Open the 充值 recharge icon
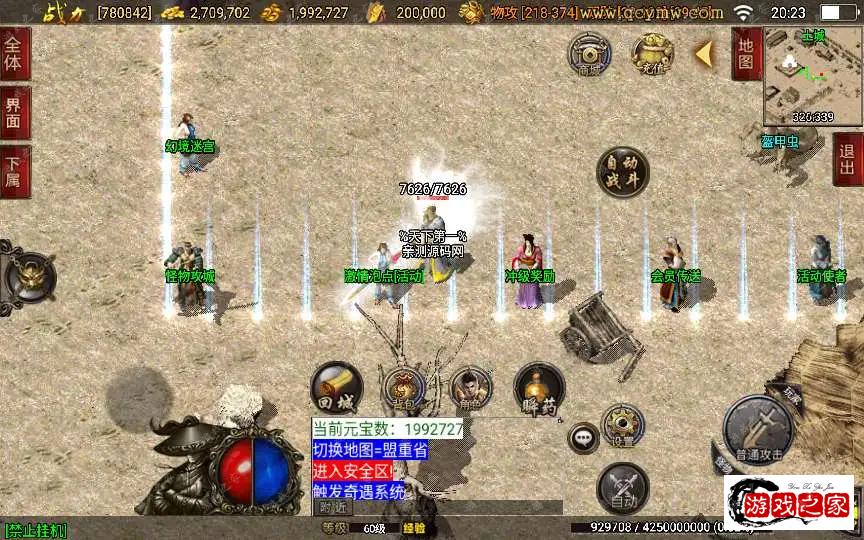The width and height of the screenshot is (864, 540). 652,53
